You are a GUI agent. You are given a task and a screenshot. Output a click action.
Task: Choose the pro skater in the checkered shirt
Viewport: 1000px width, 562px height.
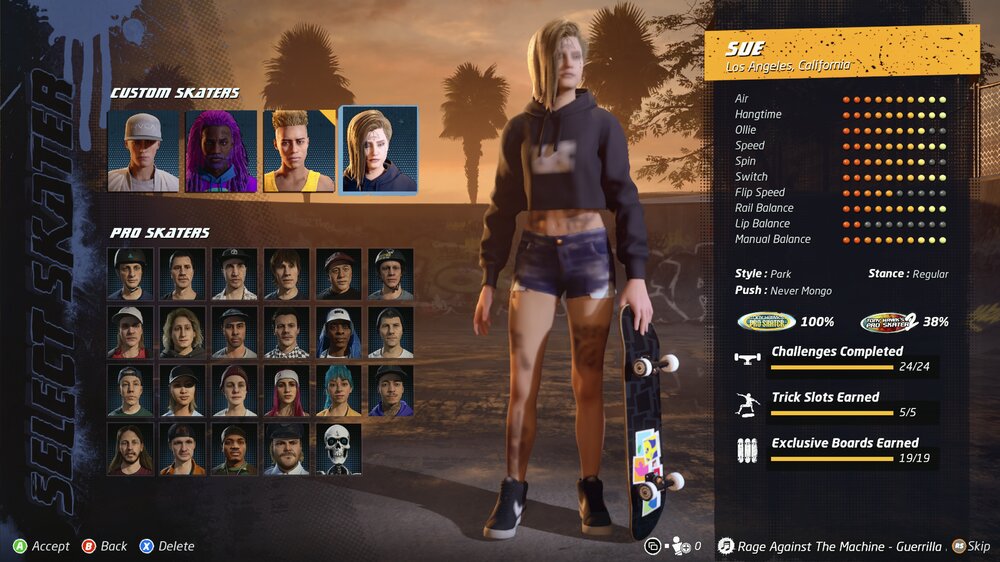(287, 333)
